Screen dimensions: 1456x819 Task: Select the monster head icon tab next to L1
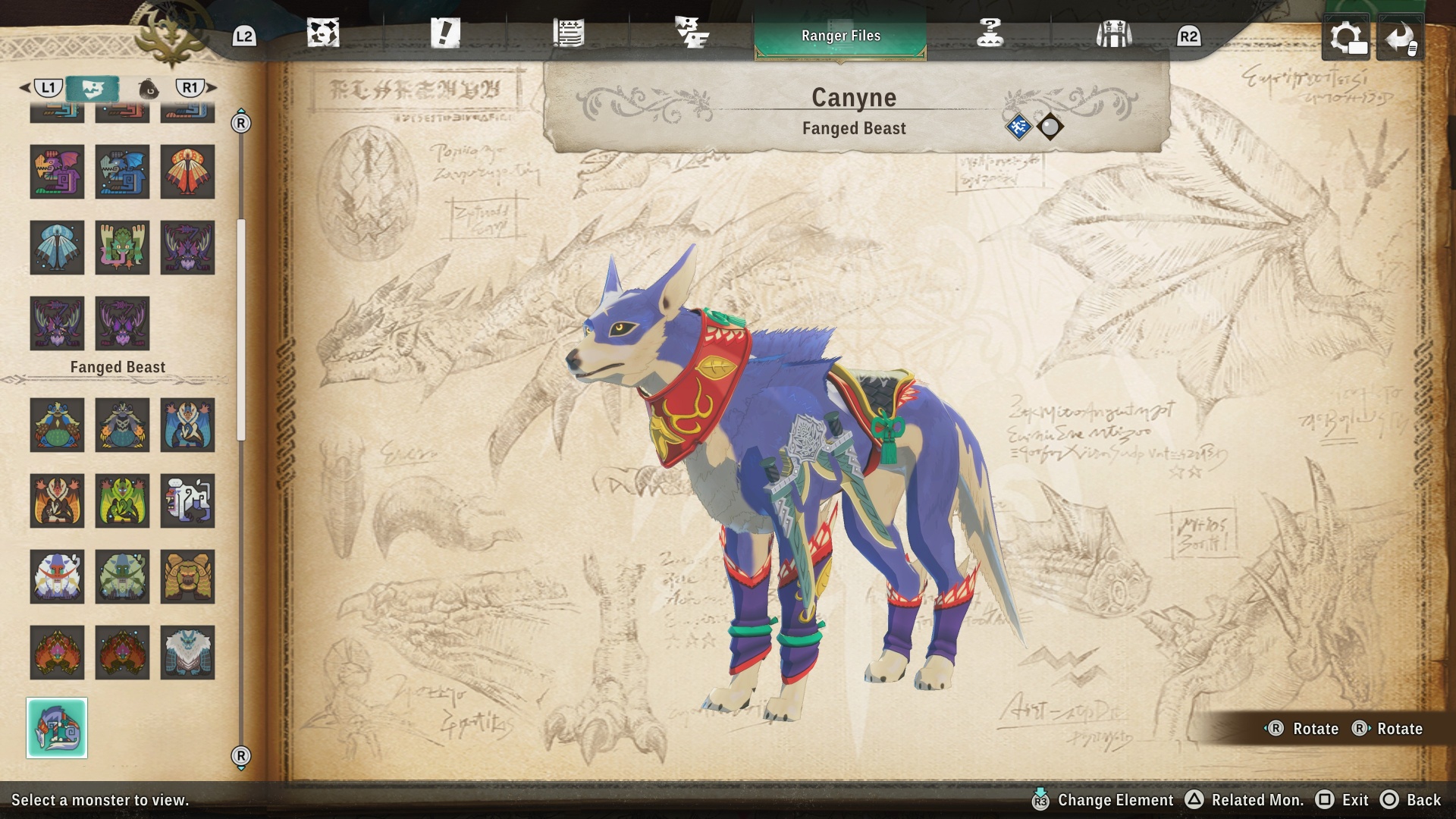[x=95, y=88]
